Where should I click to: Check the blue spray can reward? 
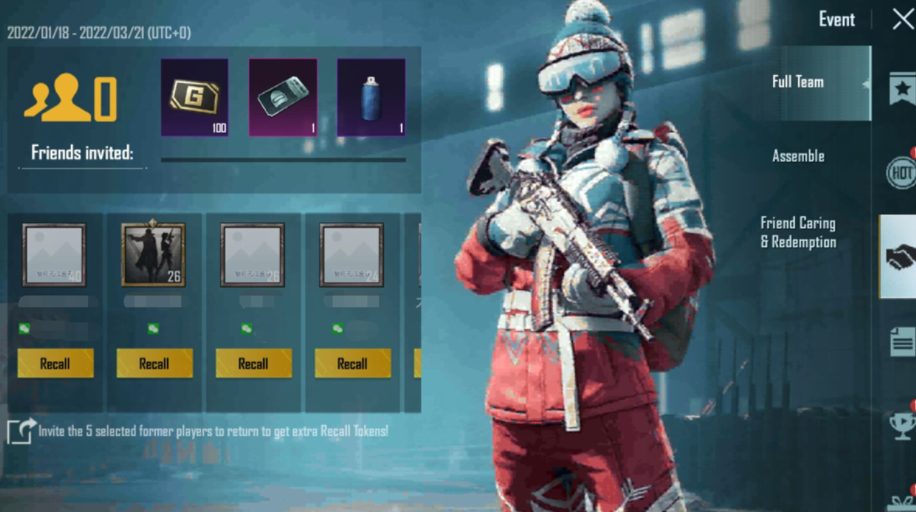371,97
